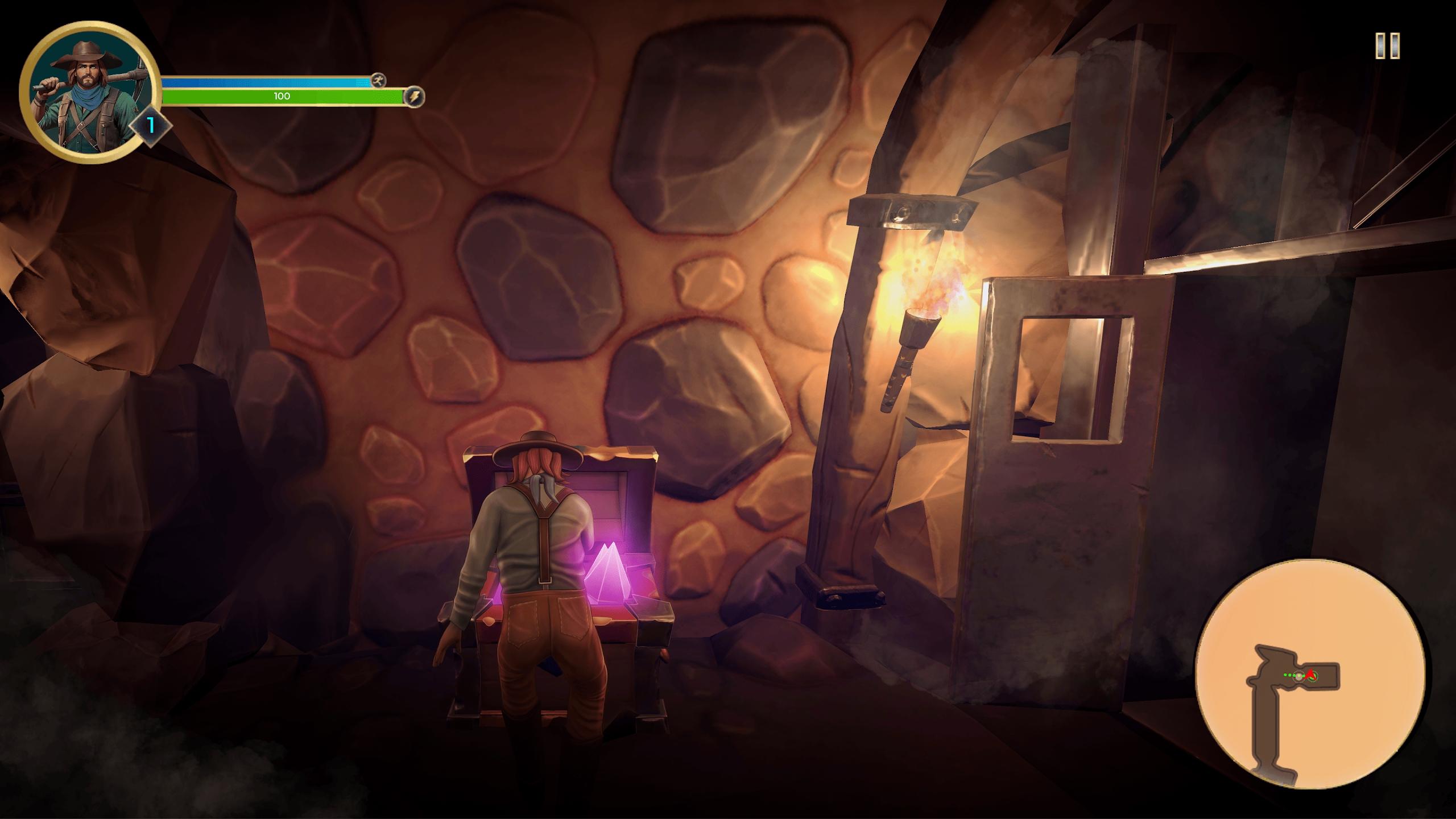This screenshot has width=1456, height=819.
Task: Pause the game with the pause button
Action: [1387, 45]
